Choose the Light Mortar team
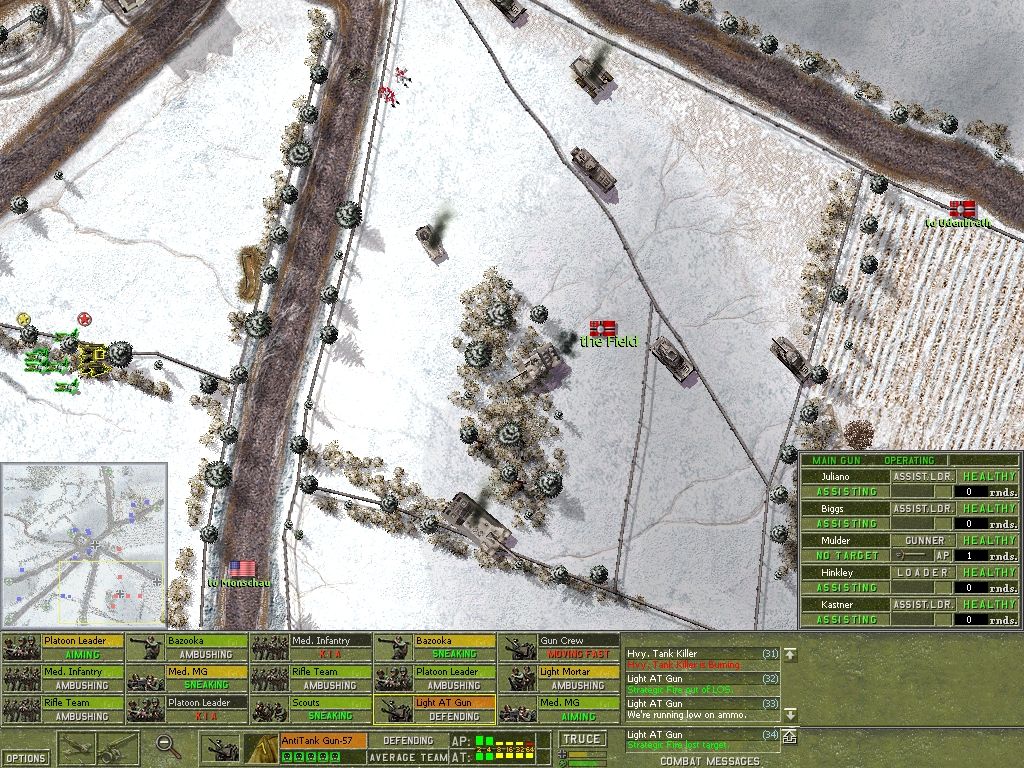 (x=558, y=679)
